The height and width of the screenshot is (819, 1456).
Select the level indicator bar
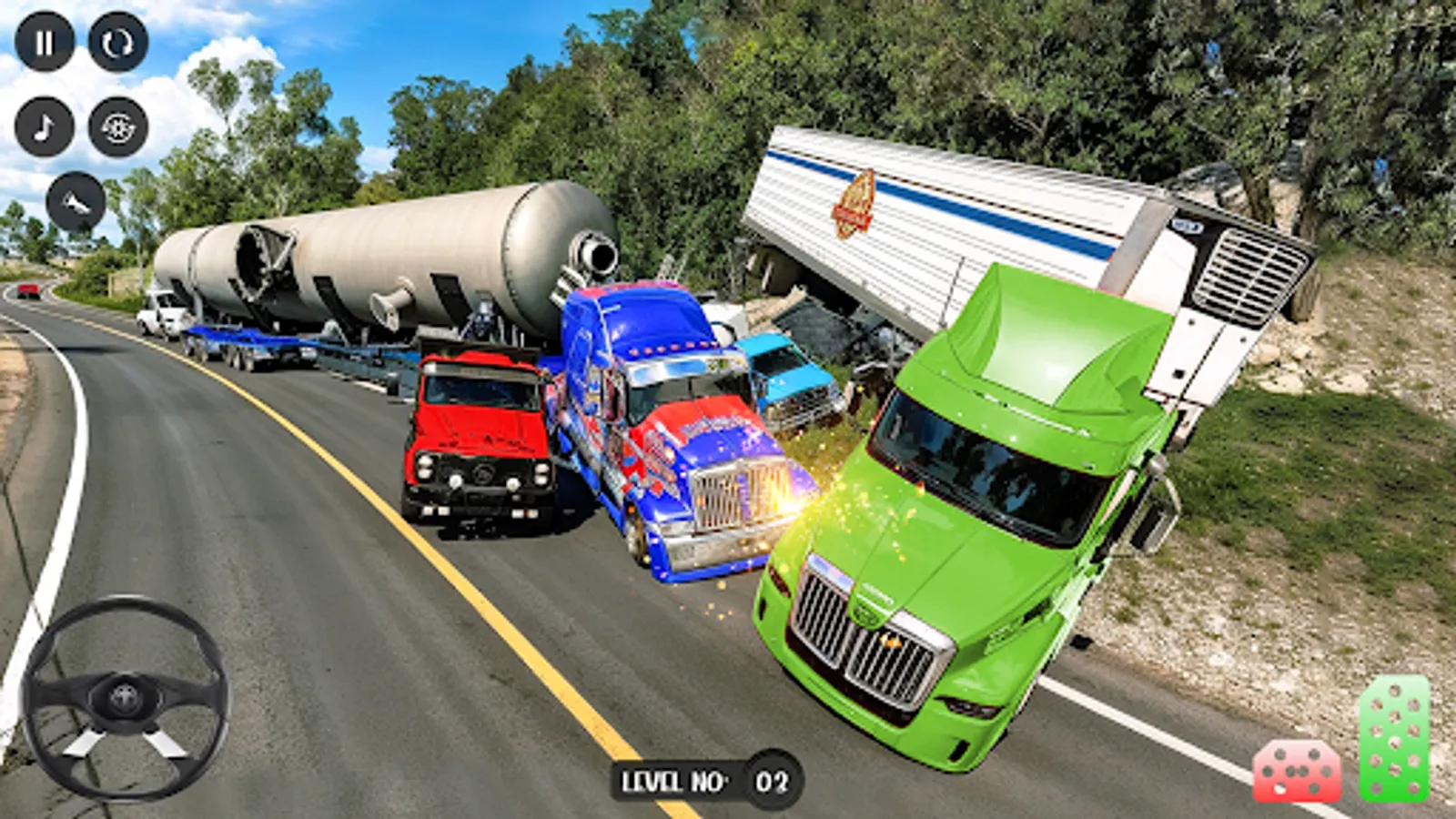pos(701,781)
